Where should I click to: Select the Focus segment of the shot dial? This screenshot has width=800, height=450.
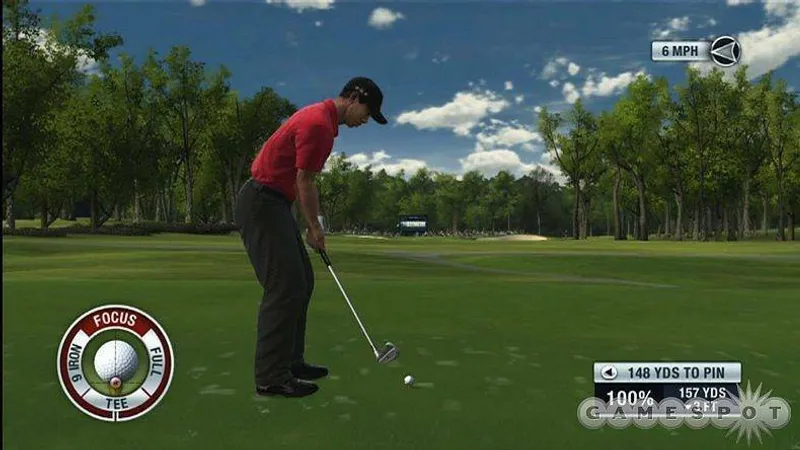[115, 320]
